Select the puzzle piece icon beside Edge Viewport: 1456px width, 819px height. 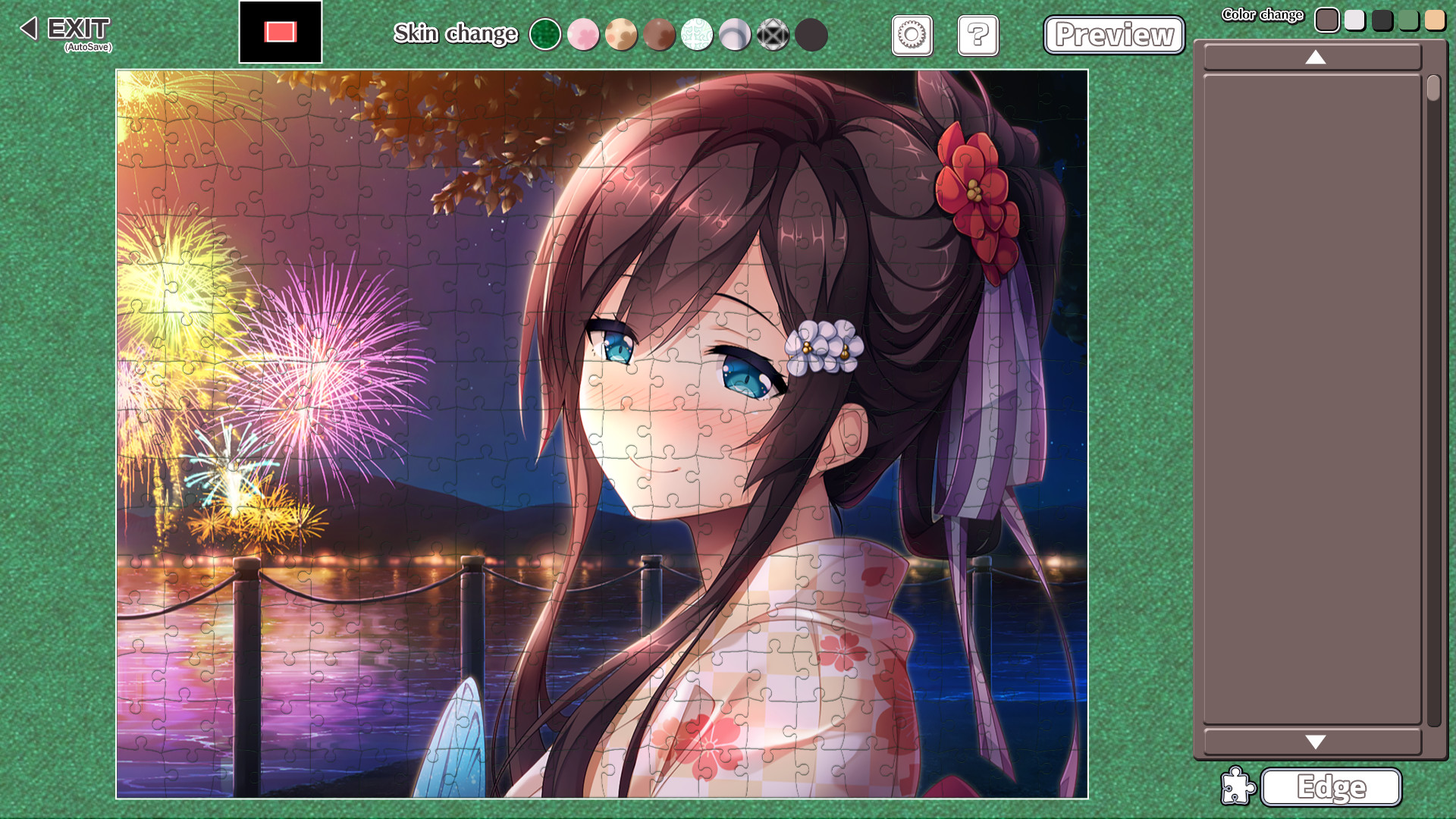click(x=1238, y=787)
